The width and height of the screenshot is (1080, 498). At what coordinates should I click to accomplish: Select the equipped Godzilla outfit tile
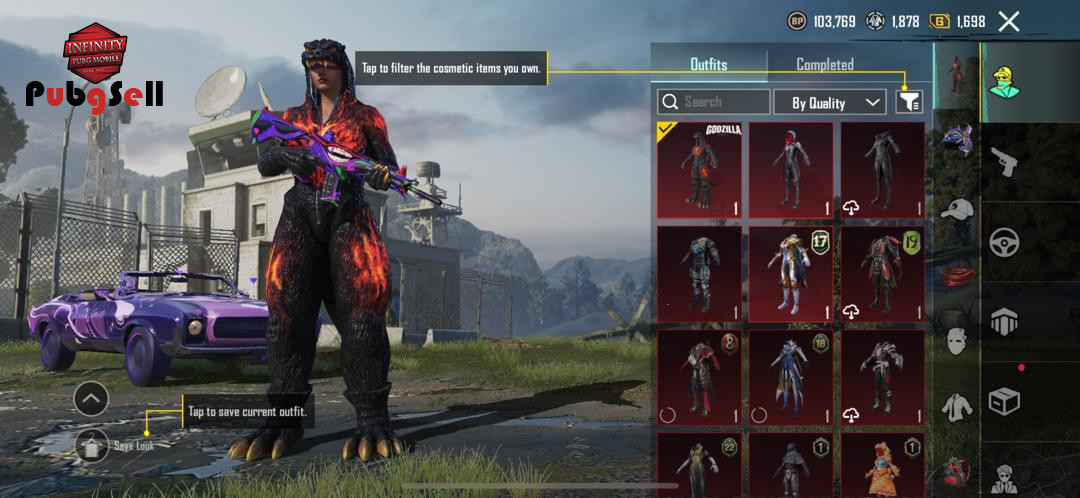pos(699,170)
